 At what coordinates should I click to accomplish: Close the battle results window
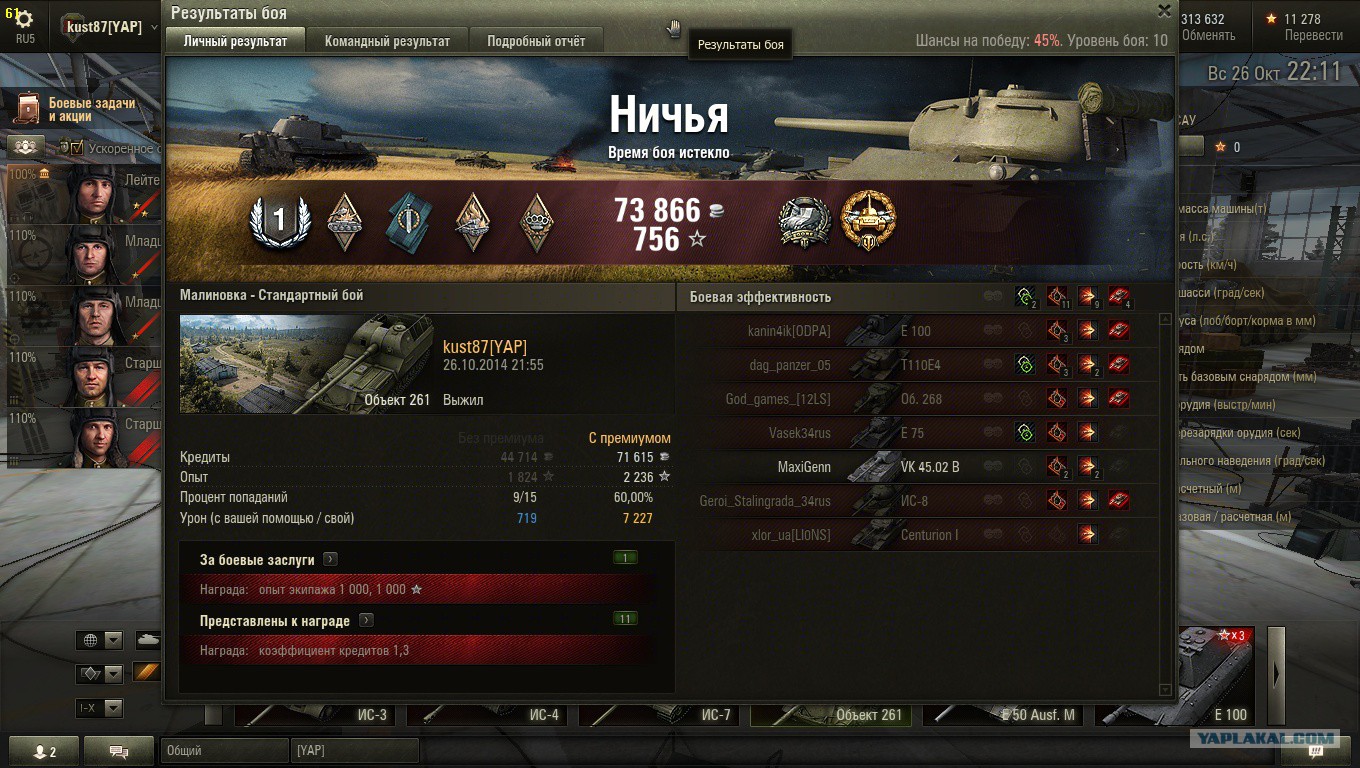[1164, 11]
